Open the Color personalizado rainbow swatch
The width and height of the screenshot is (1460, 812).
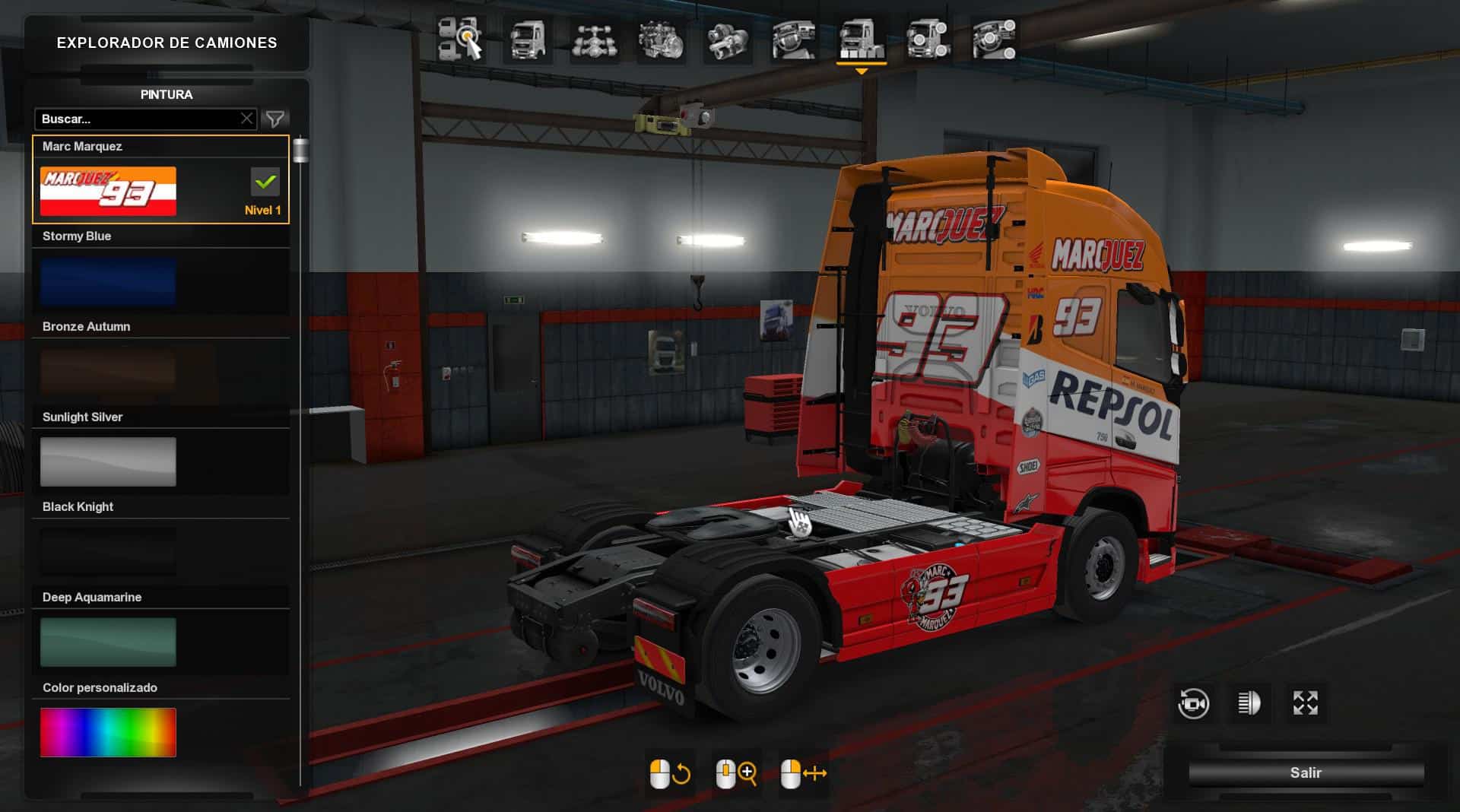[x=108, y=732]
